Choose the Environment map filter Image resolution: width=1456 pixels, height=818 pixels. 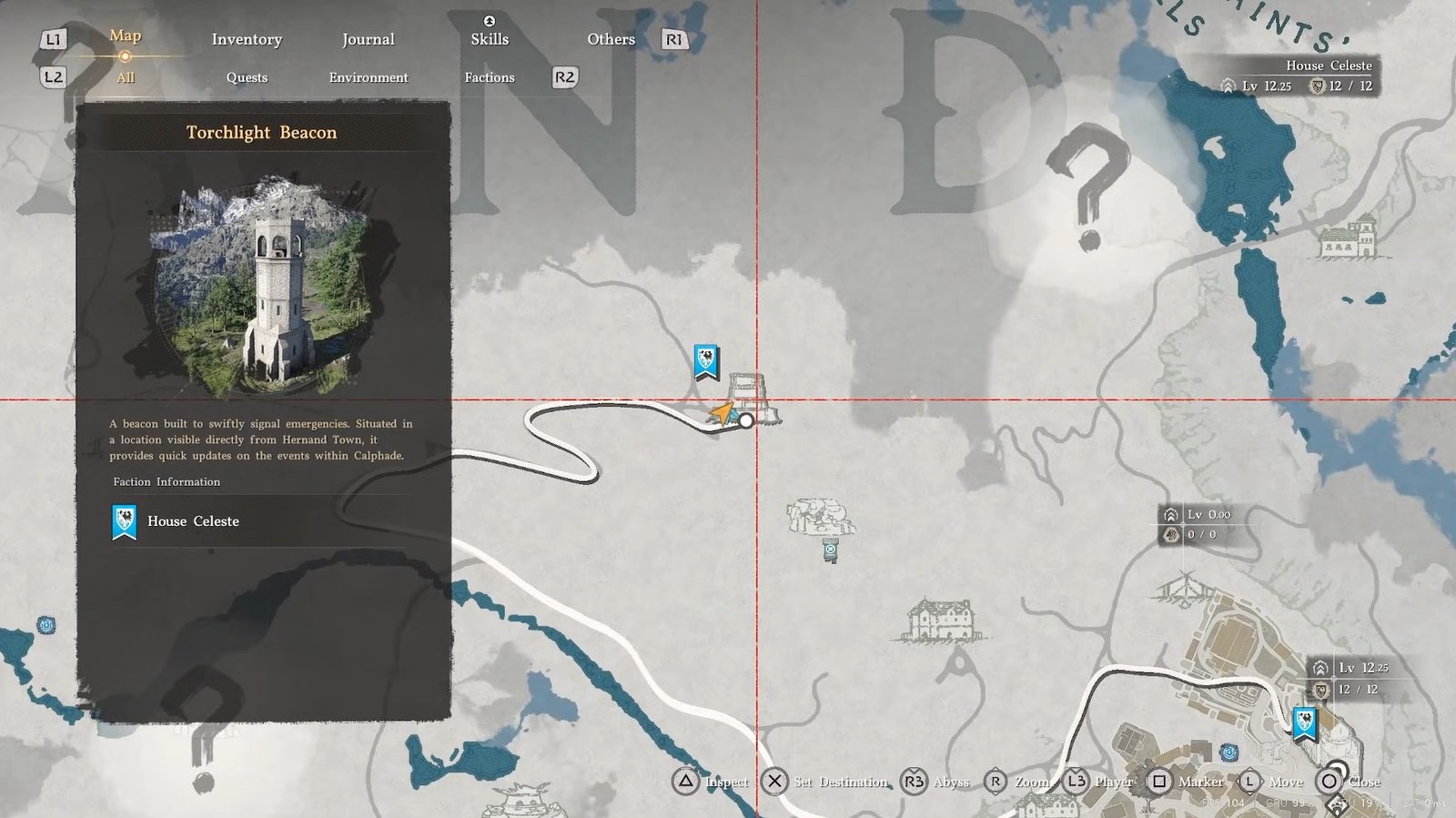pyautogui.click(x=369, y=77)
